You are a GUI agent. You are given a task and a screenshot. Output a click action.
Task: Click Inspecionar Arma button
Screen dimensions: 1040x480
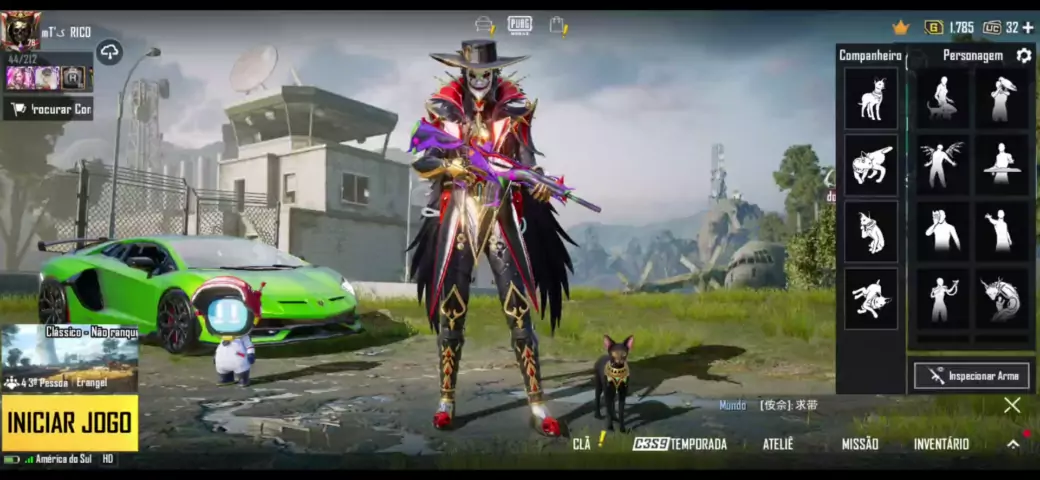pos(971,376)
